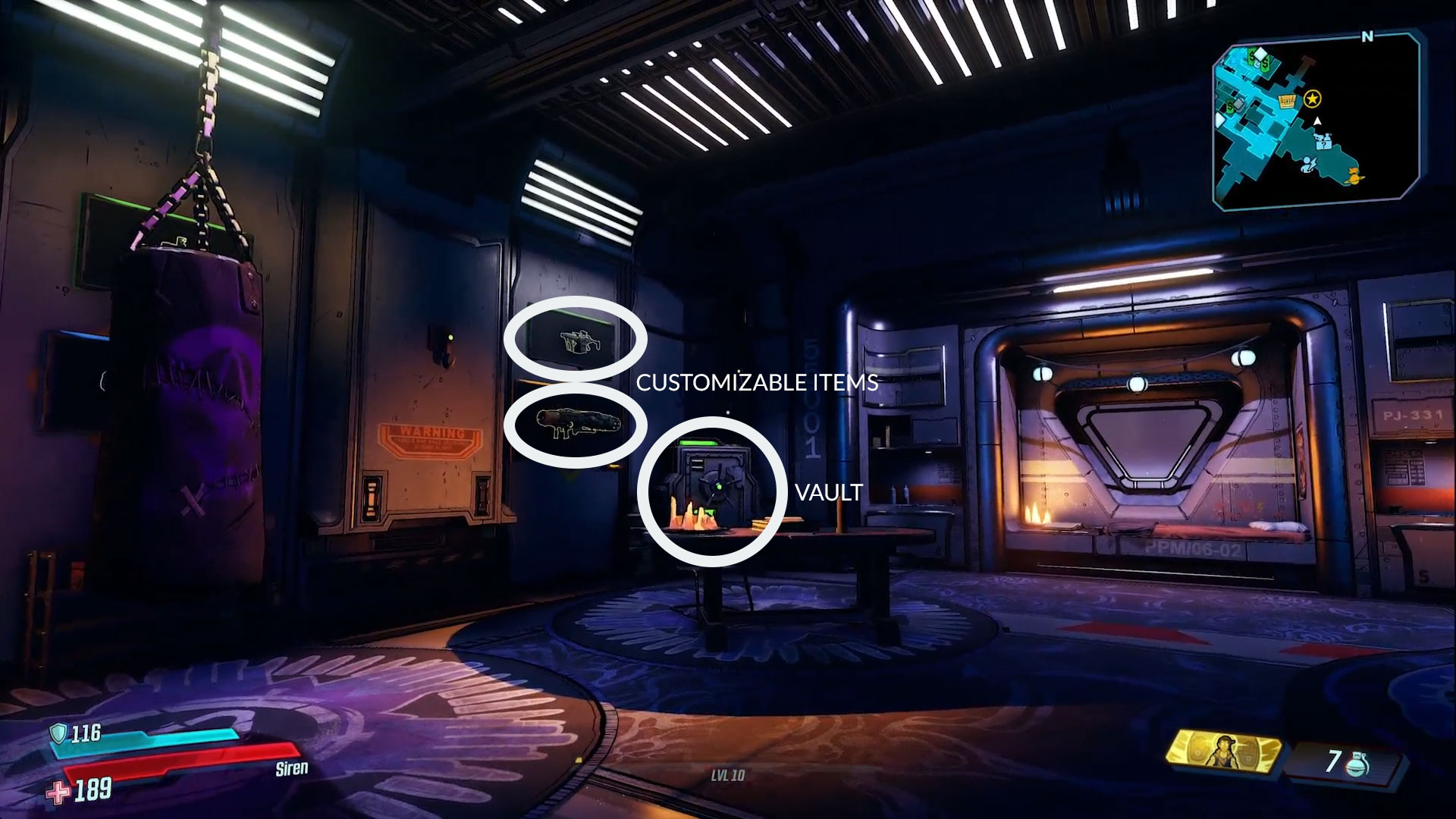This screenshot has height=819, width=1456.
Task: Click the question-mark mission box on the minimap
Action: click(x=1323, y=144)
